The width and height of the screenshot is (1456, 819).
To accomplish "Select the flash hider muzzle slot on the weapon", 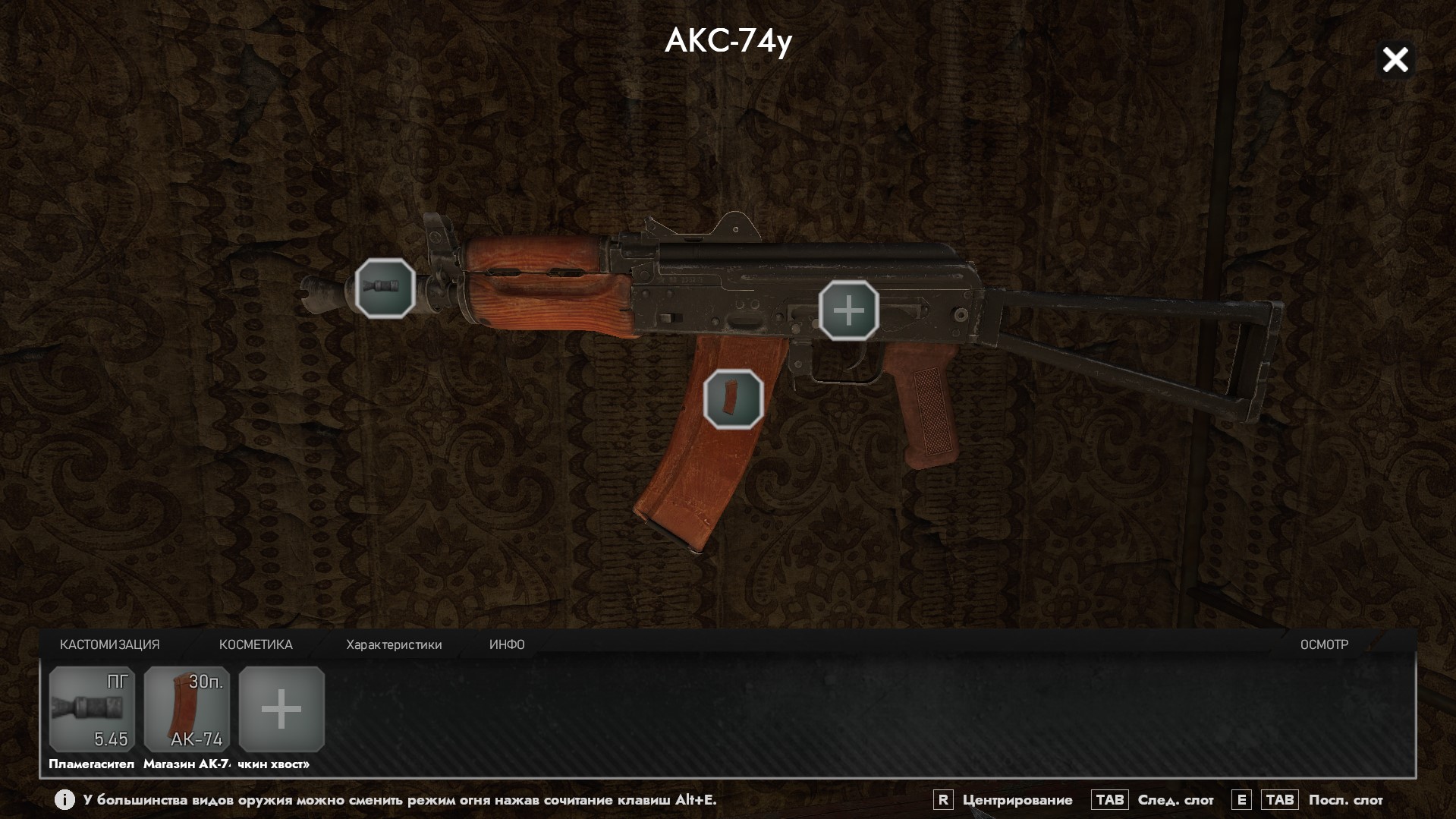I will [385, 288].
